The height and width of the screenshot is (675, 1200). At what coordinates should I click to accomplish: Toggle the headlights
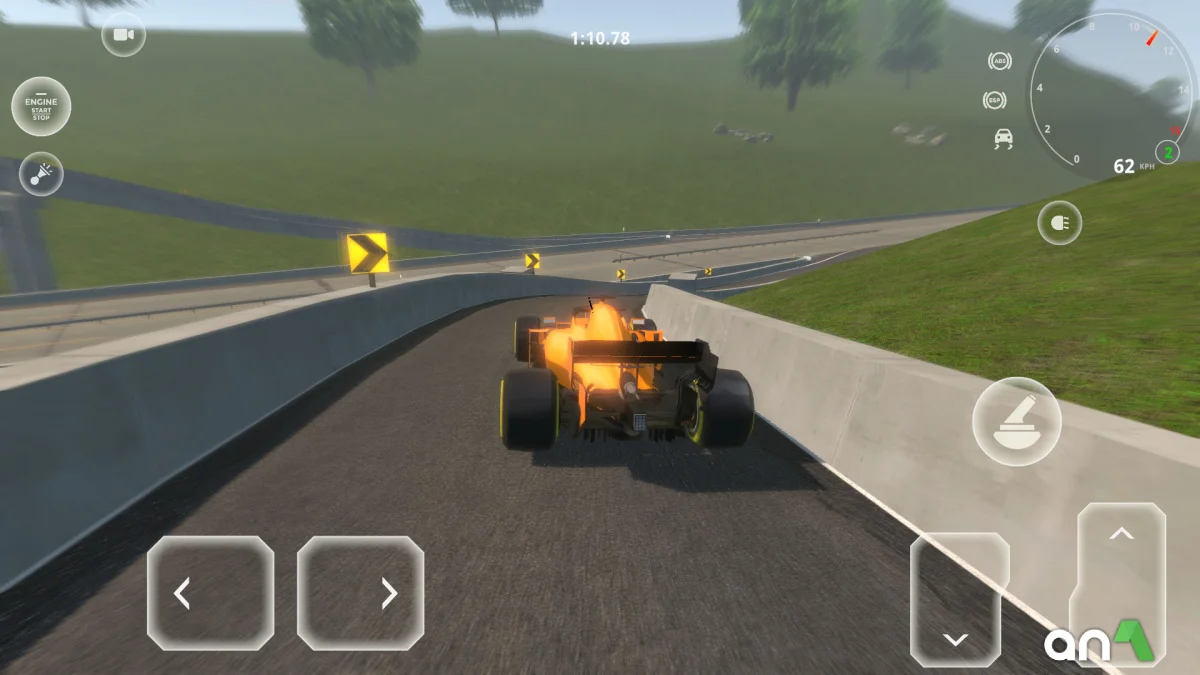pyautogui.click(x=1059, y=223)
